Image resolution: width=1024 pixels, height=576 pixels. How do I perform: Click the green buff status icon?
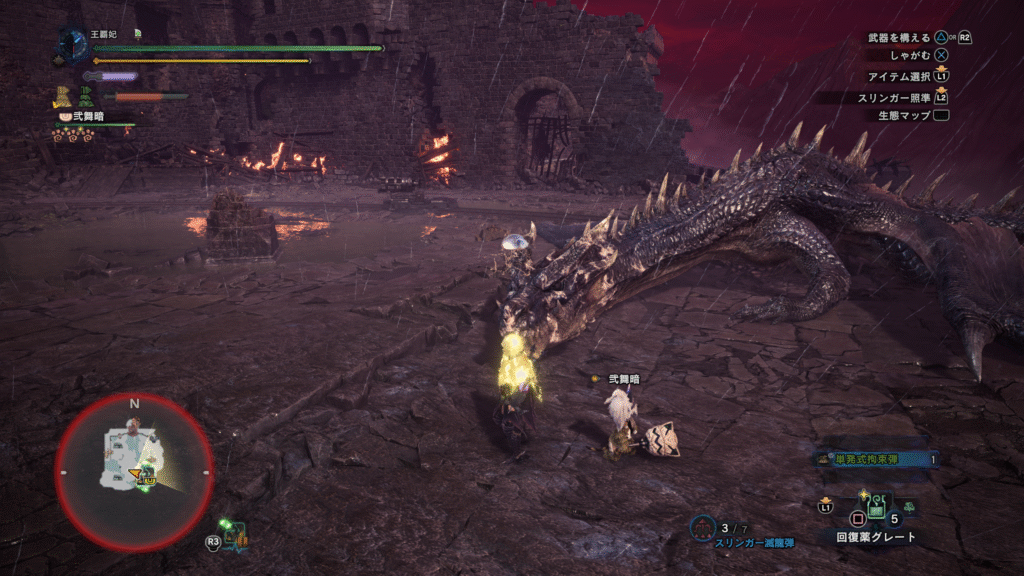86,98
